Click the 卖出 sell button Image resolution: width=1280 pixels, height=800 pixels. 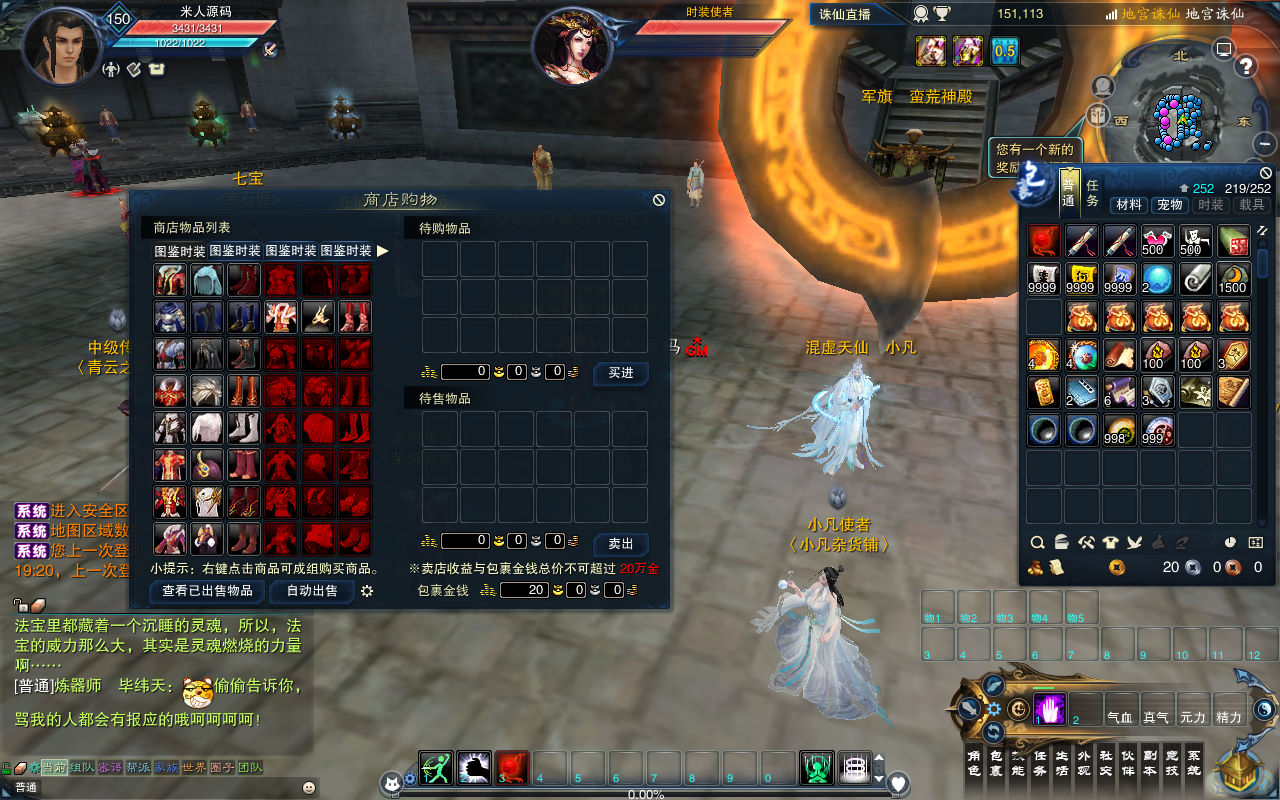tap(620, 544)
